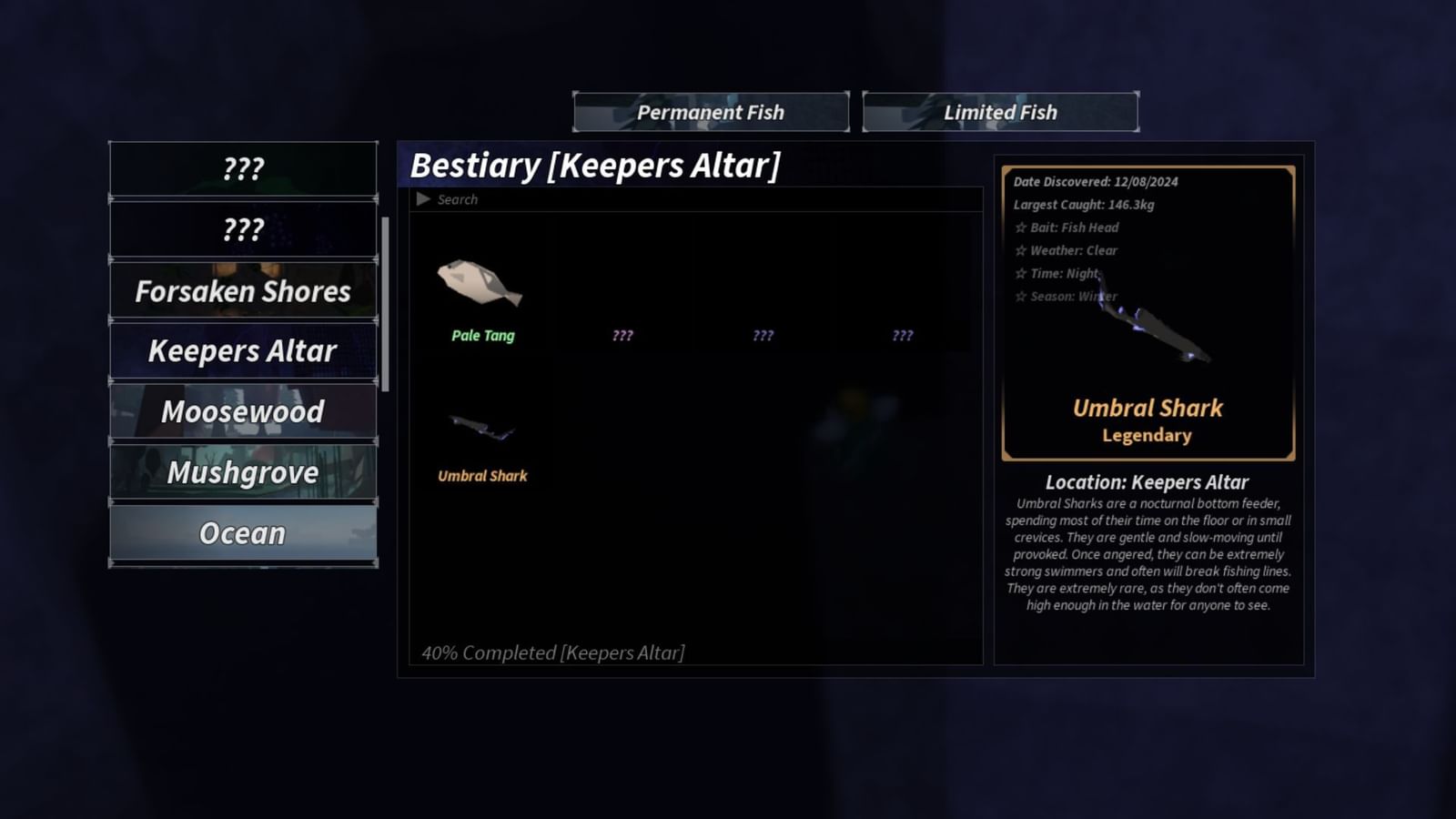Open the first ??? undiscovered fish entry

pos(622,335)
